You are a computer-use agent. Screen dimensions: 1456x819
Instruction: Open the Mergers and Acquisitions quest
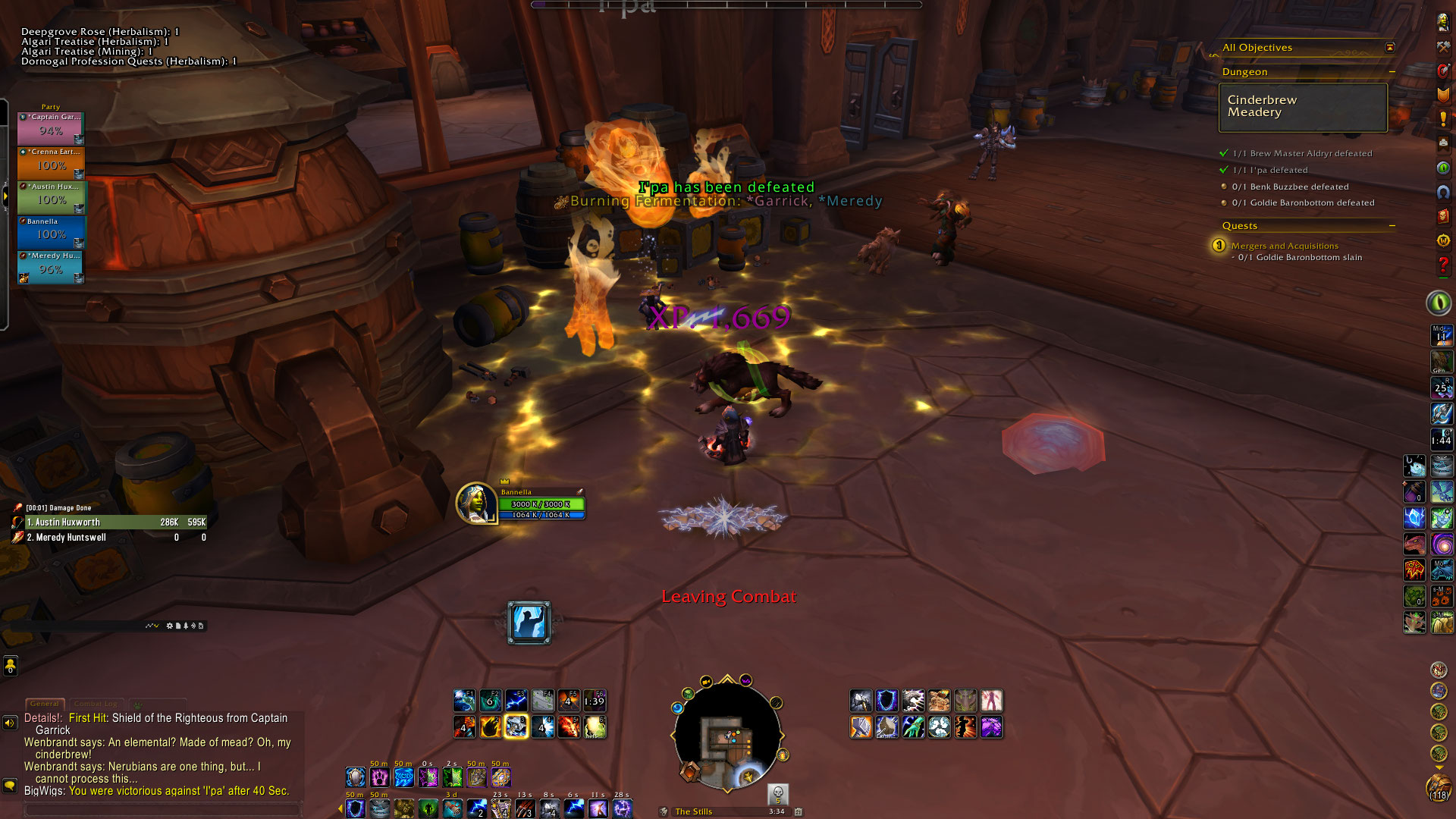(1285, 246)
